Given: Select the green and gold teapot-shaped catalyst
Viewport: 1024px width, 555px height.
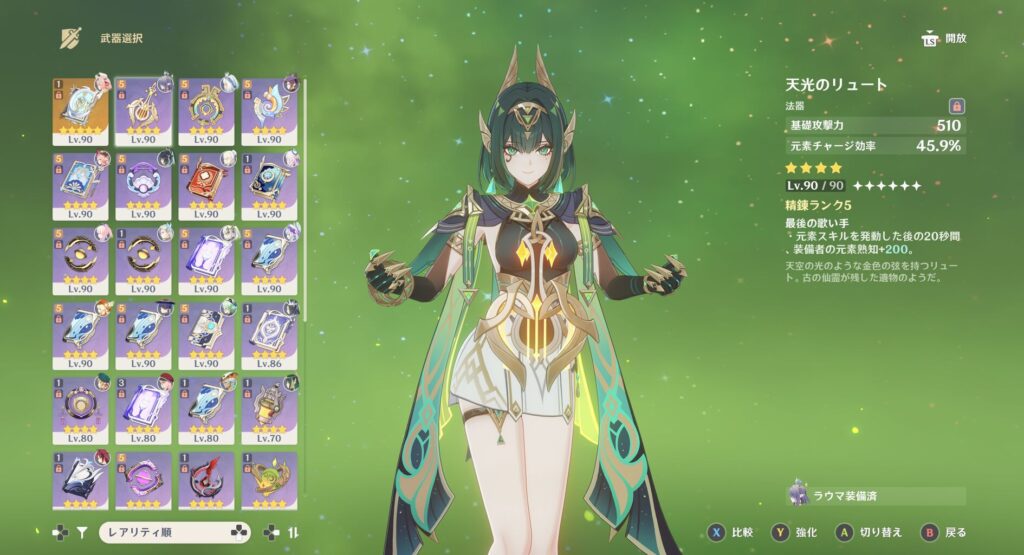Looking at the screenshot, I should pos(269,478).
